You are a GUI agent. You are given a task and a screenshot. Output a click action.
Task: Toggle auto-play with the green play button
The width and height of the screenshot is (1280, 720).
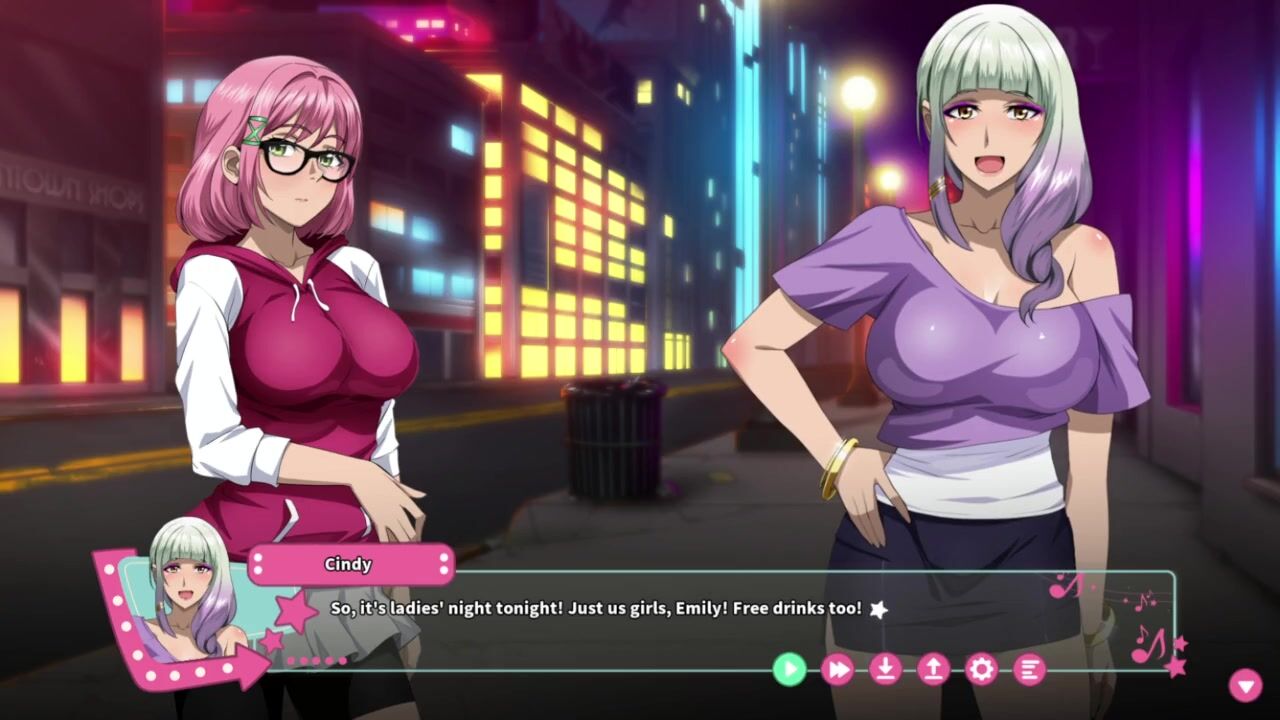789,669
